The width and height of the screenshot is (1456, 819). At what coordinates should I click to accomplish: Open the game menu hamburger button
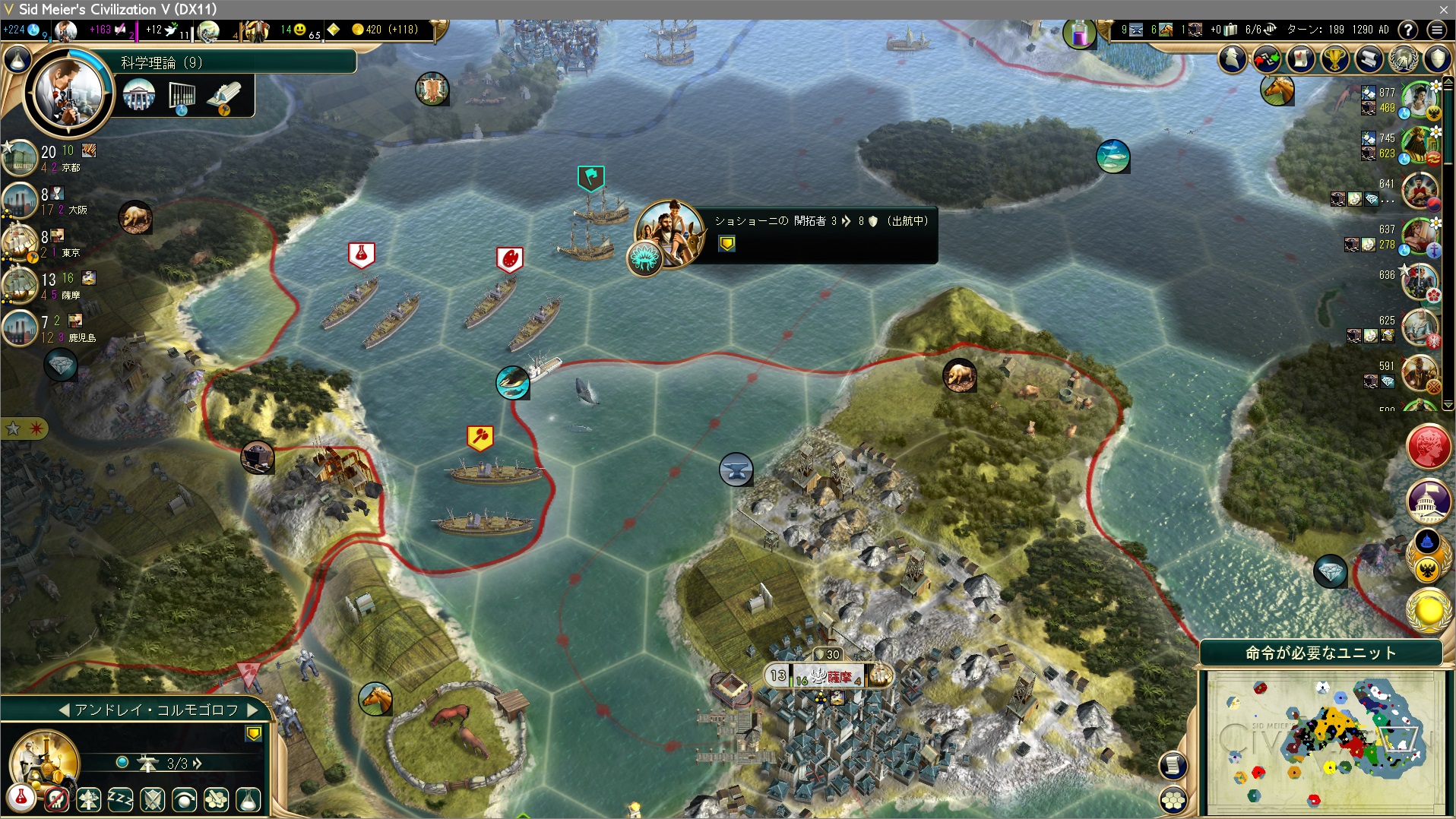tap(1436, 30)
